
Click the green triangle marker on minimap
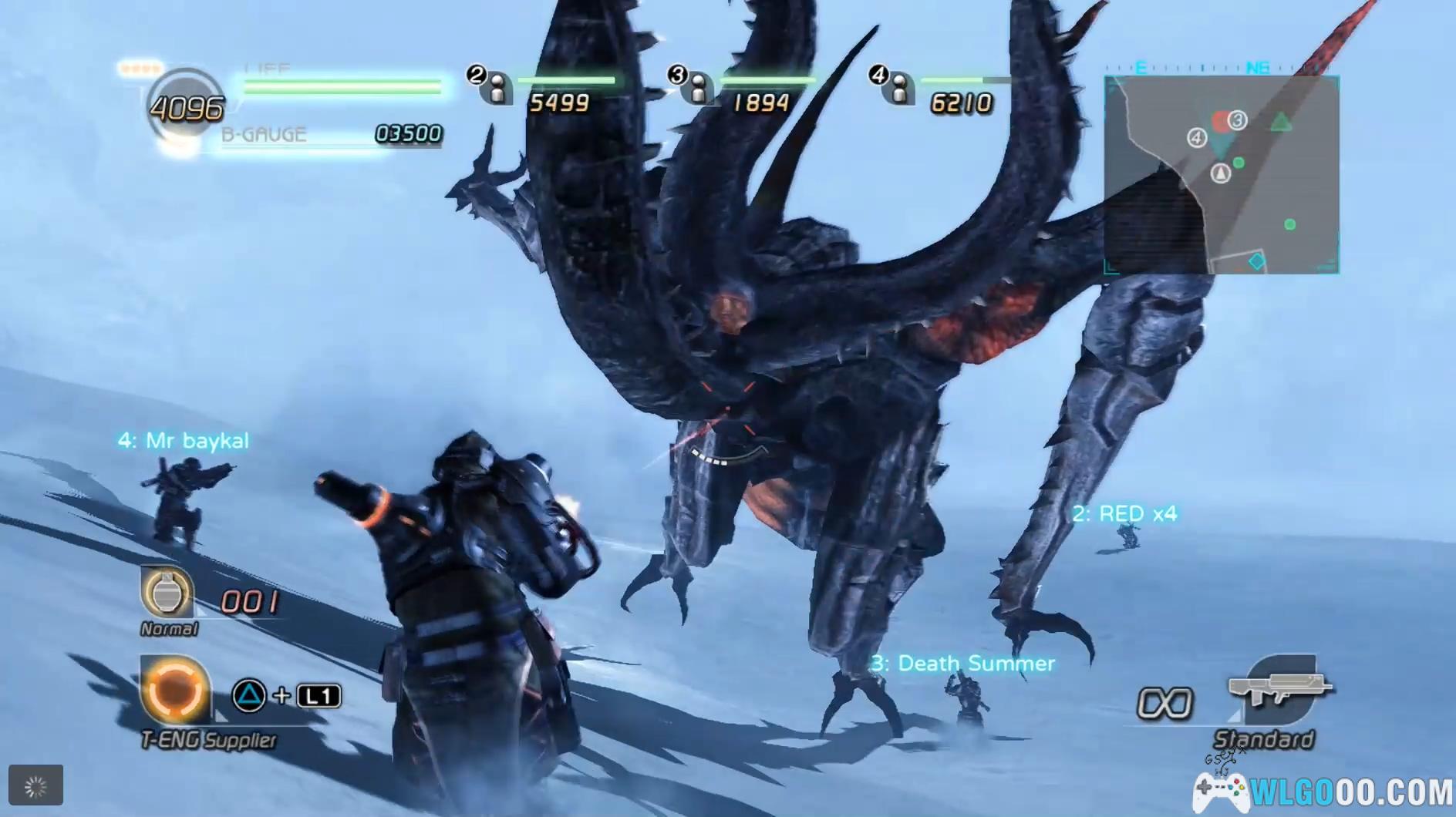point(1281,122)
